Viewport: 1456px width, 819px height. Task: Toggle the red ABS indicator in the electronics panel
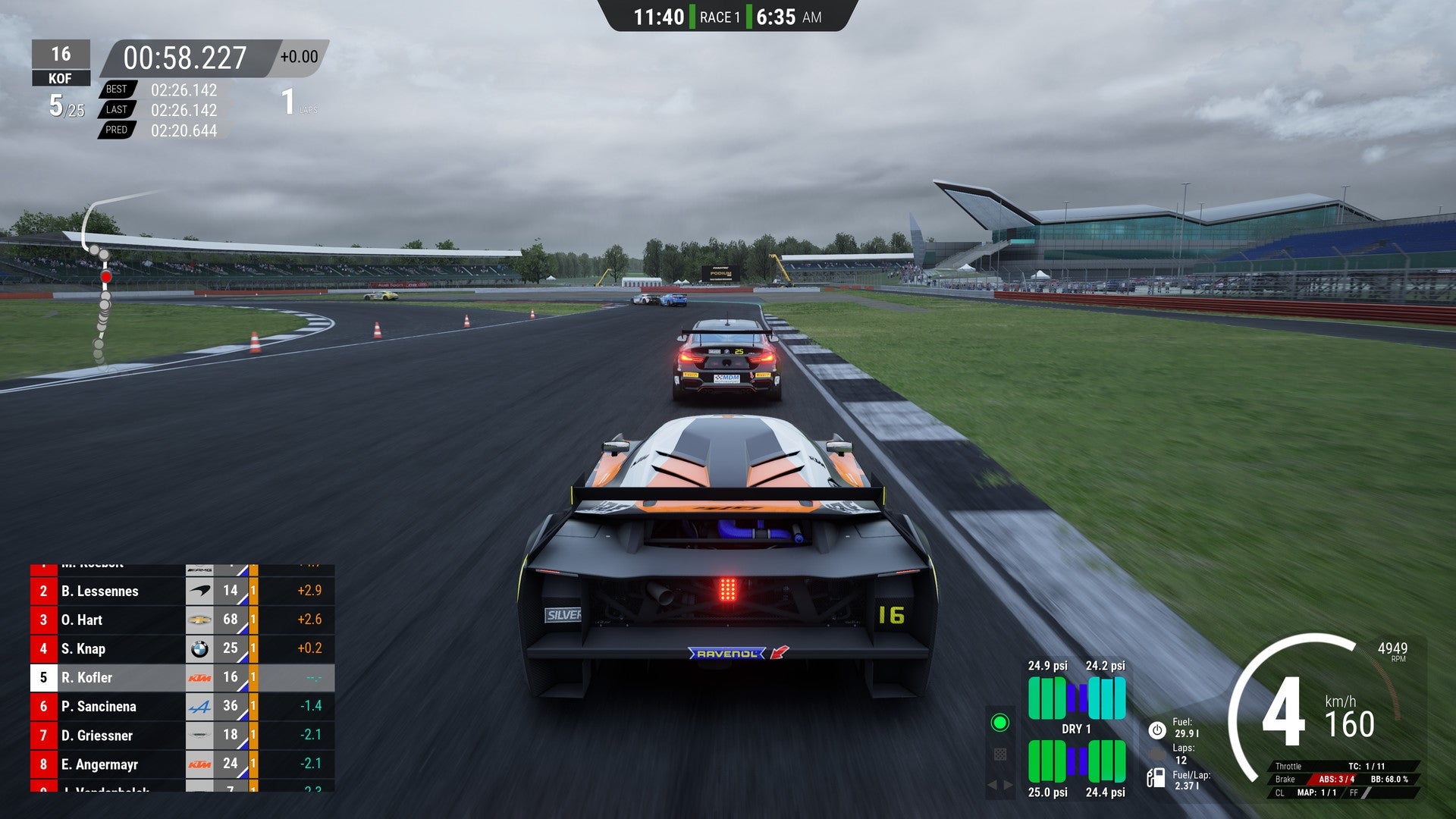coord(1337,779)
